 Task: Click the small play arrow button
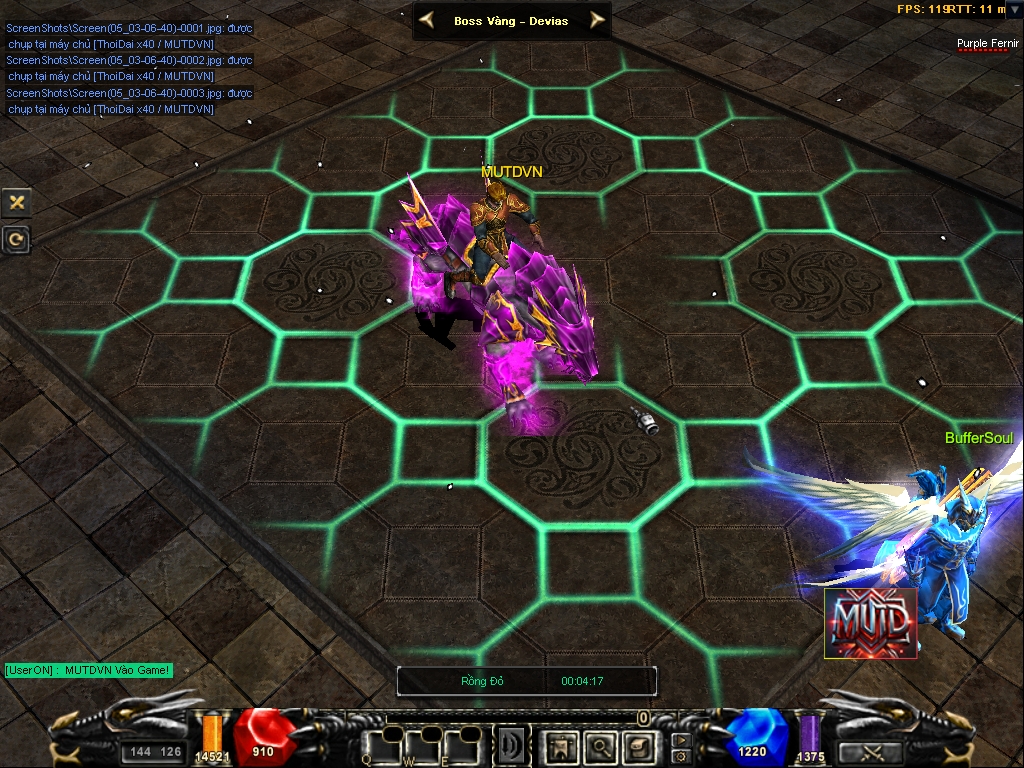pyautogui.click(x=681, y=740)
